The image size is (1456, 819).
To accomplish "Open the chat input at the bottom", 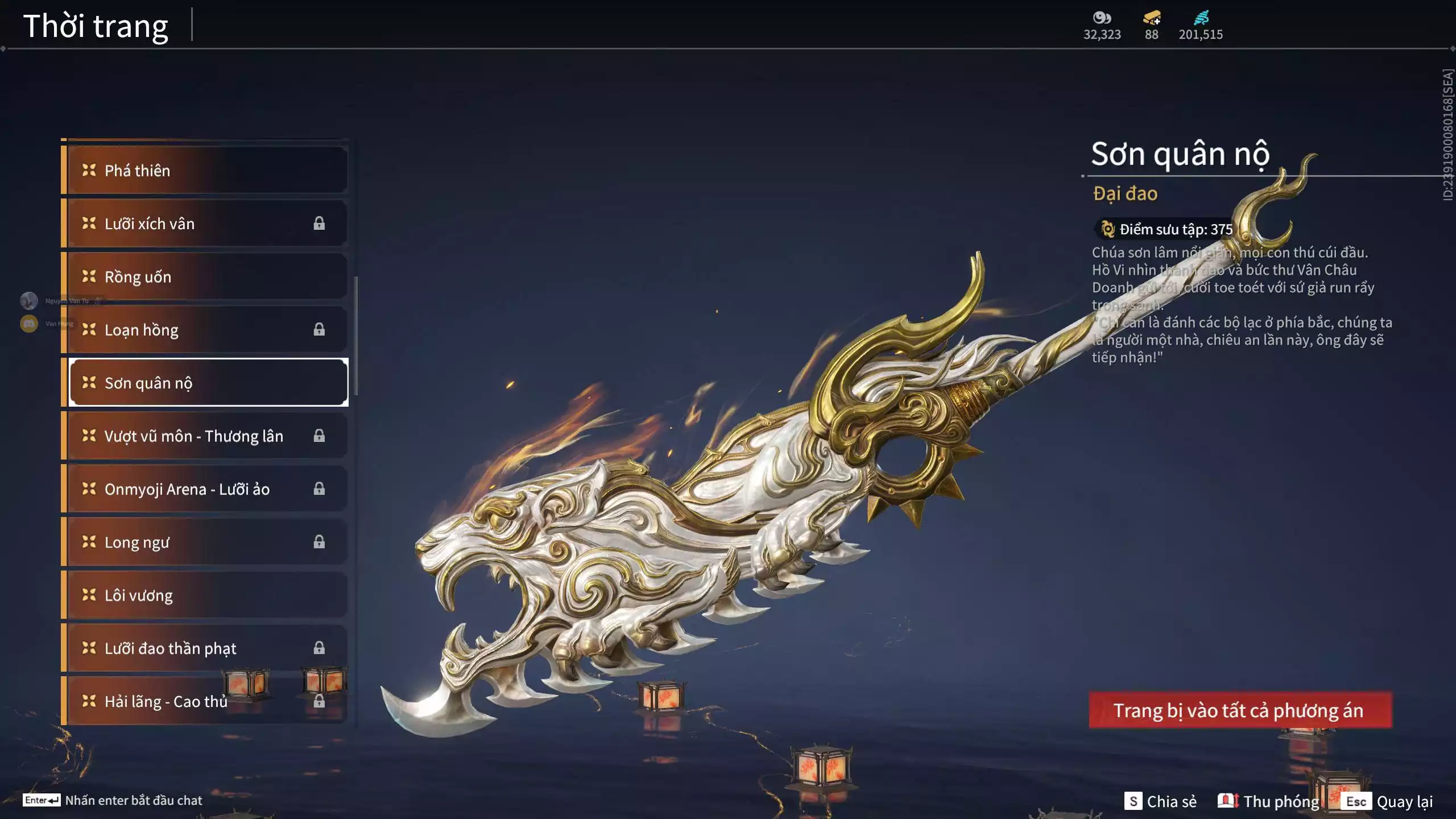I will pos(114,800).
